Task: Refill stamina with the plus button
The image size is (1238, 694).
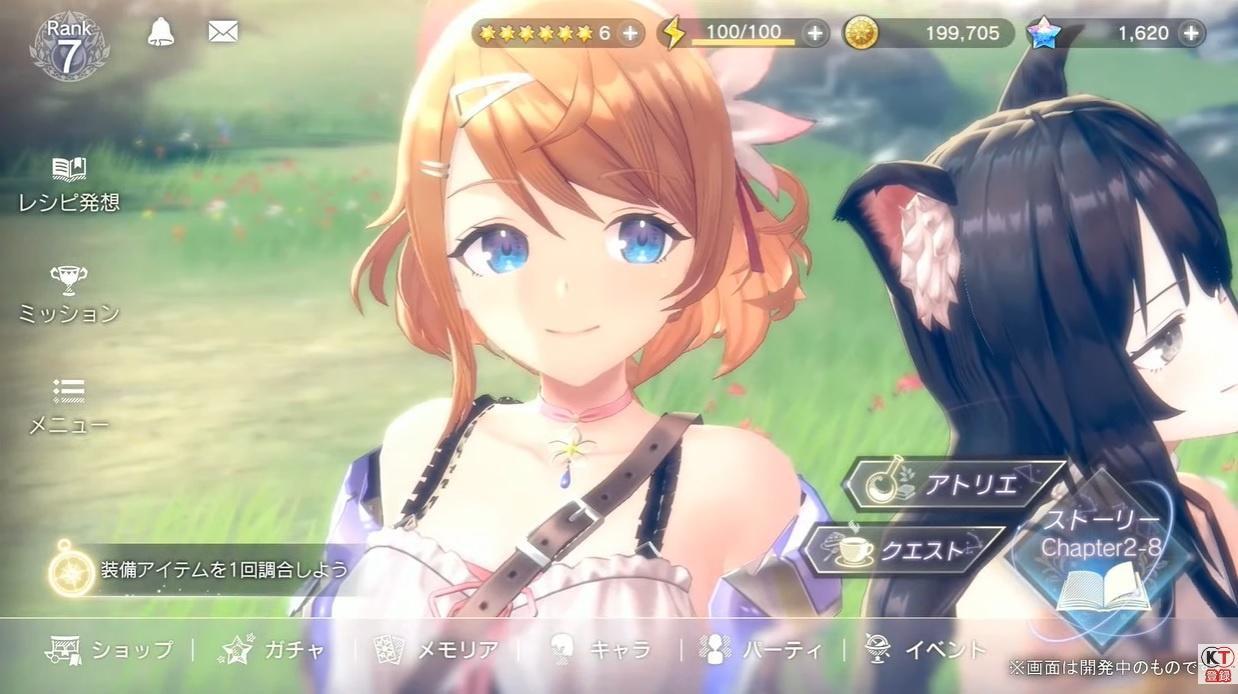Action: point(816,33)
